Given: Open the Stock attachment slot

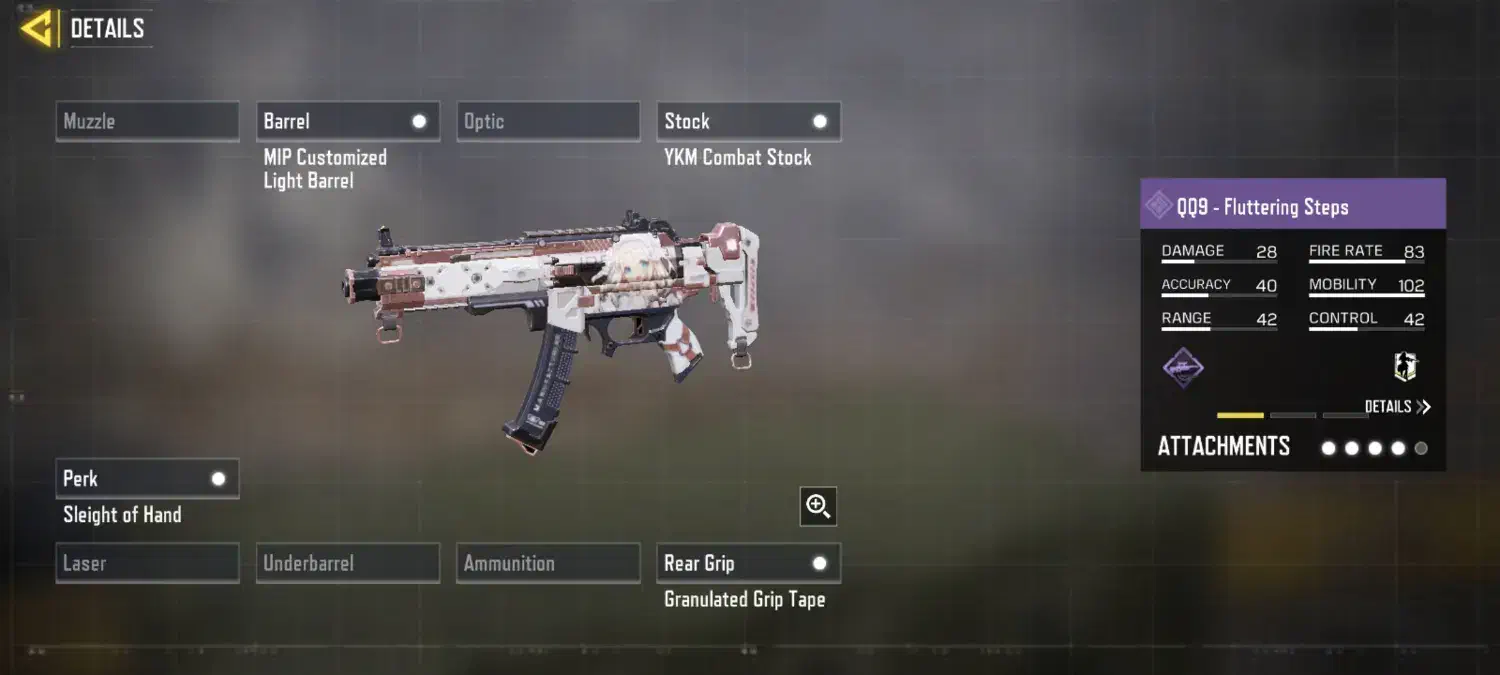Looking at the screenshot, I should [748, 122].
